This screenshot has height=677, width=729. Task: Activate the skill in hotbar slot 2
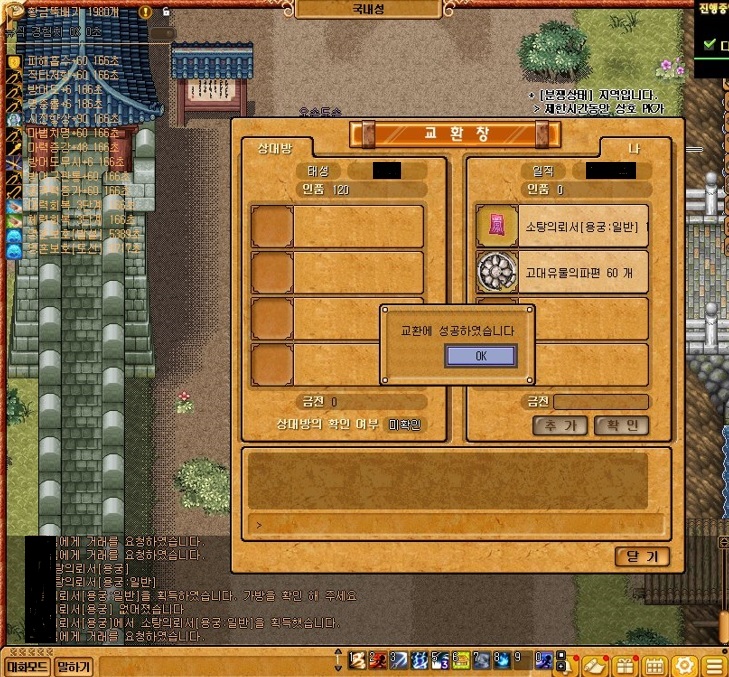(x=378, y=661)
